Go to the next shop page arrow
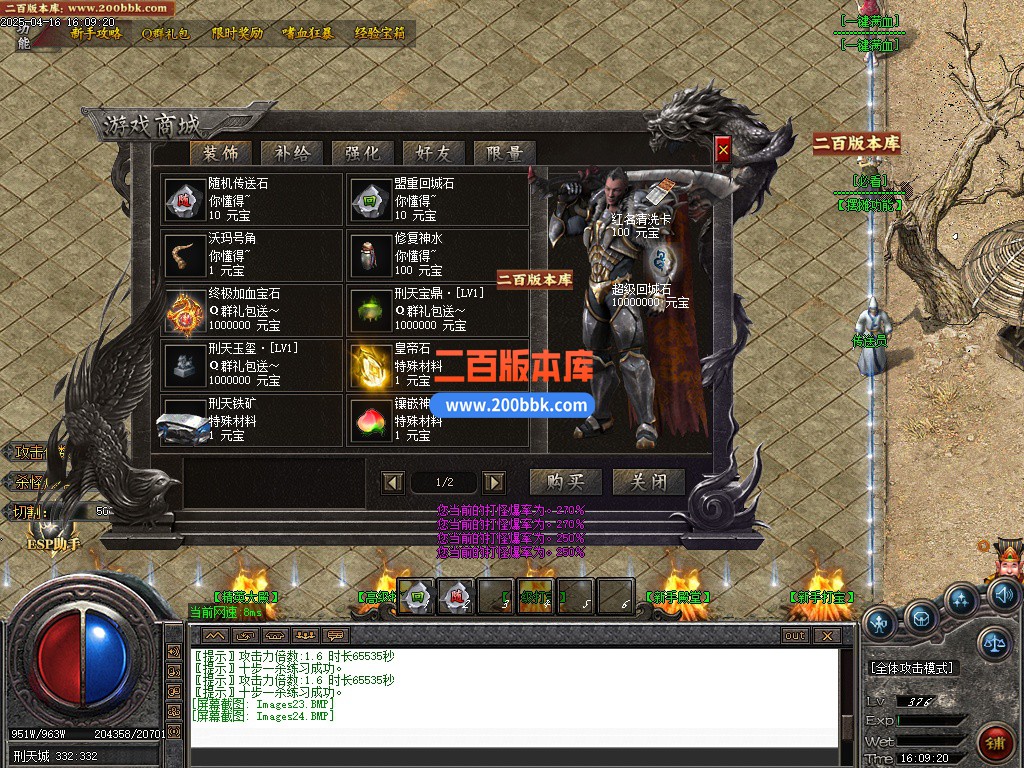The width and height of the screenshot is (1024, 768). pyautogui.click(x=494, y=483)
